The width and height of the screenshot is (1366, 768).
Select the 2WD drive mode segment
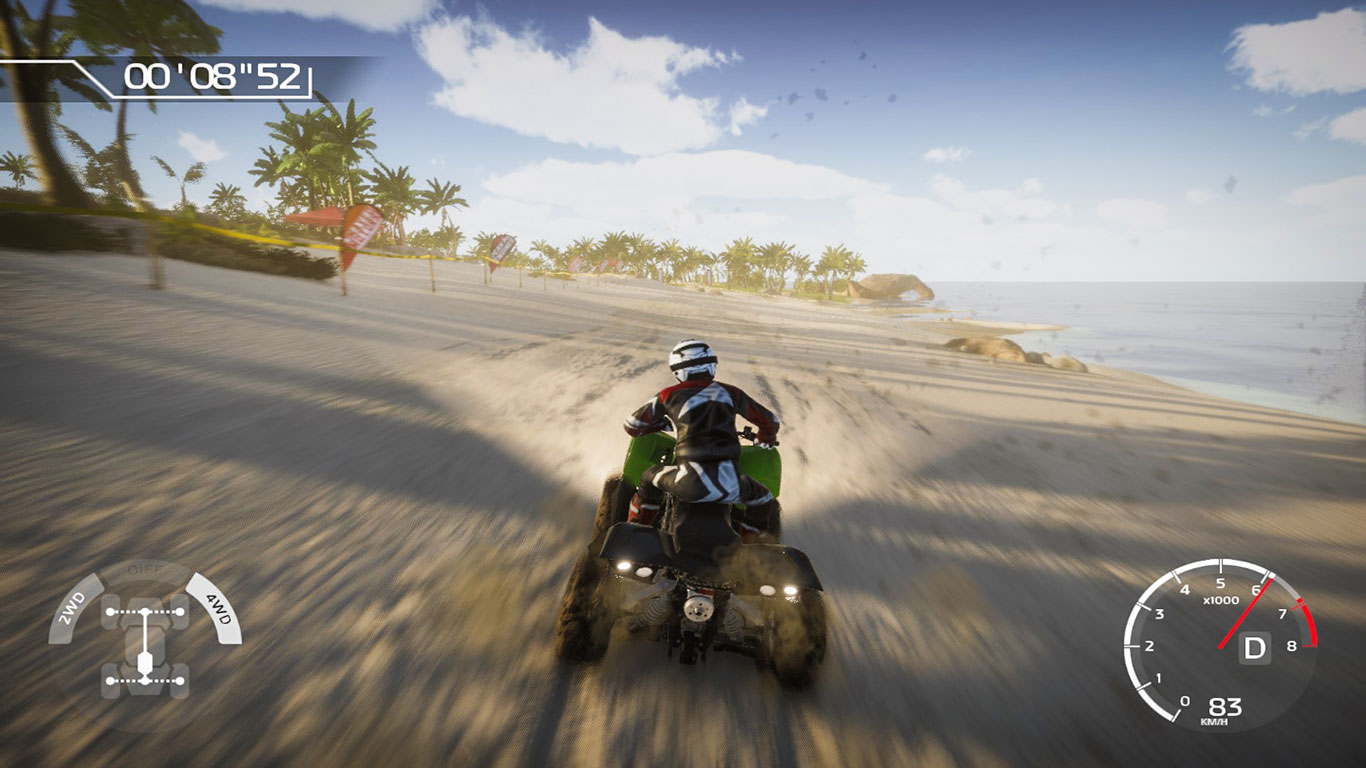coord(74,608)
